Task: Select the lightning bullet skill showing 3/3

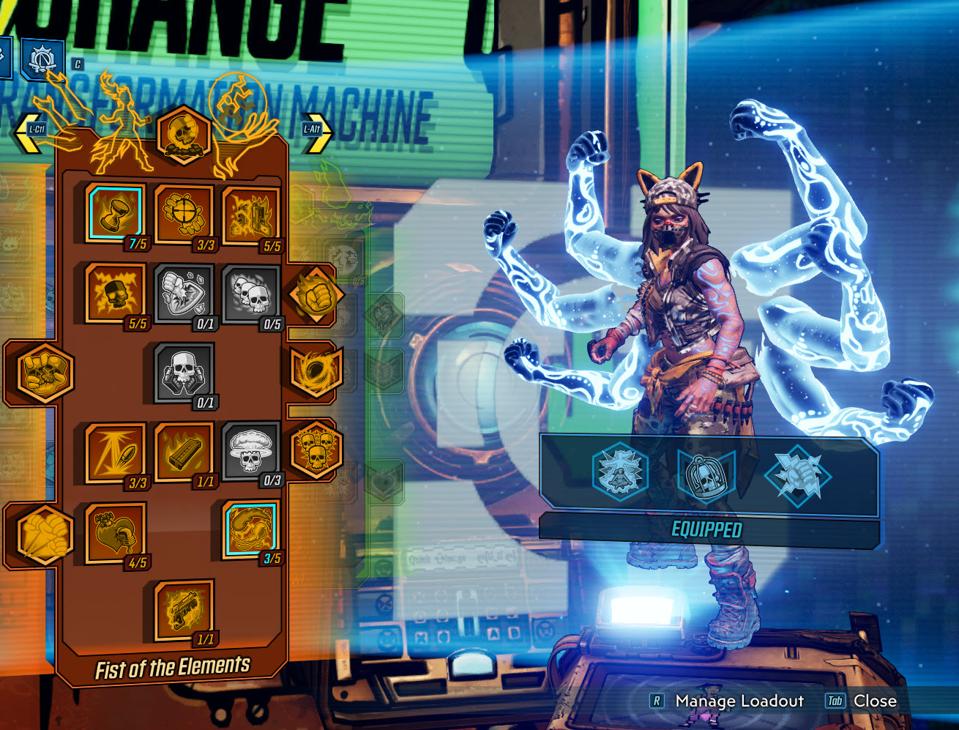Action: [115, 452]
